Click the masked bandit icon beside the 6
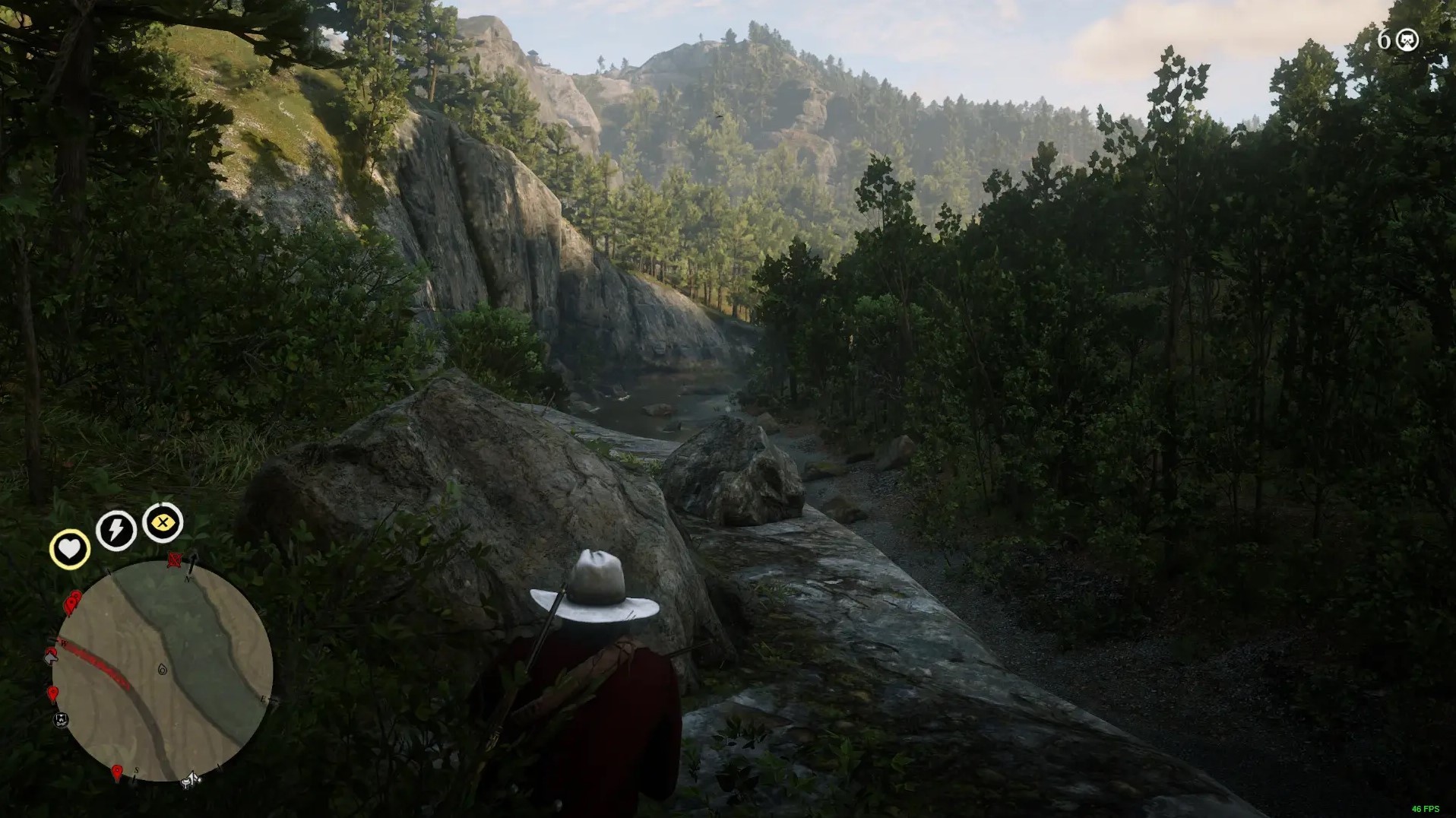 (1407, 40)
